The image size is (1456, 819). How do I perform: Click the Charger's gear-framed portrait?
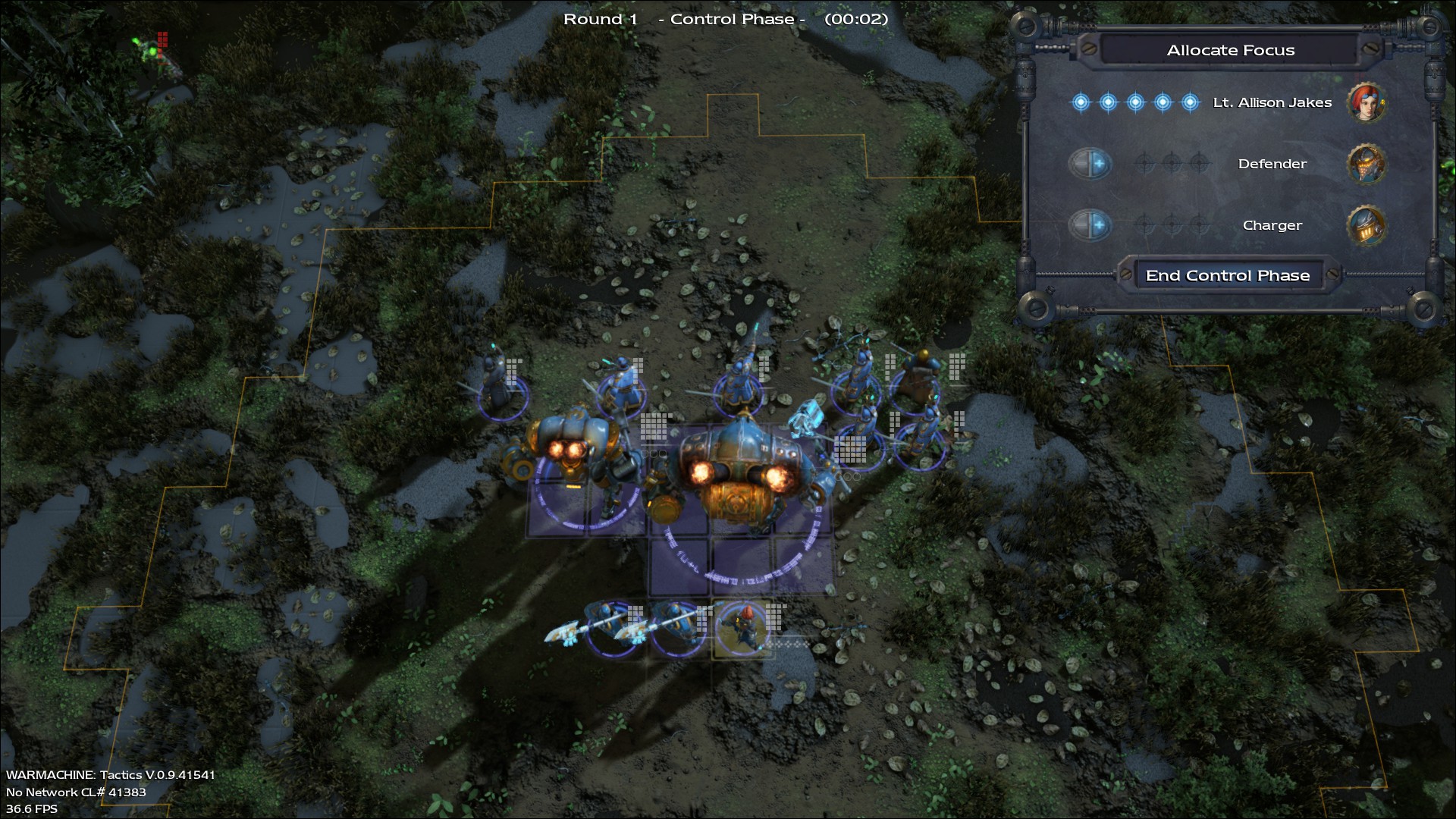1367,225
